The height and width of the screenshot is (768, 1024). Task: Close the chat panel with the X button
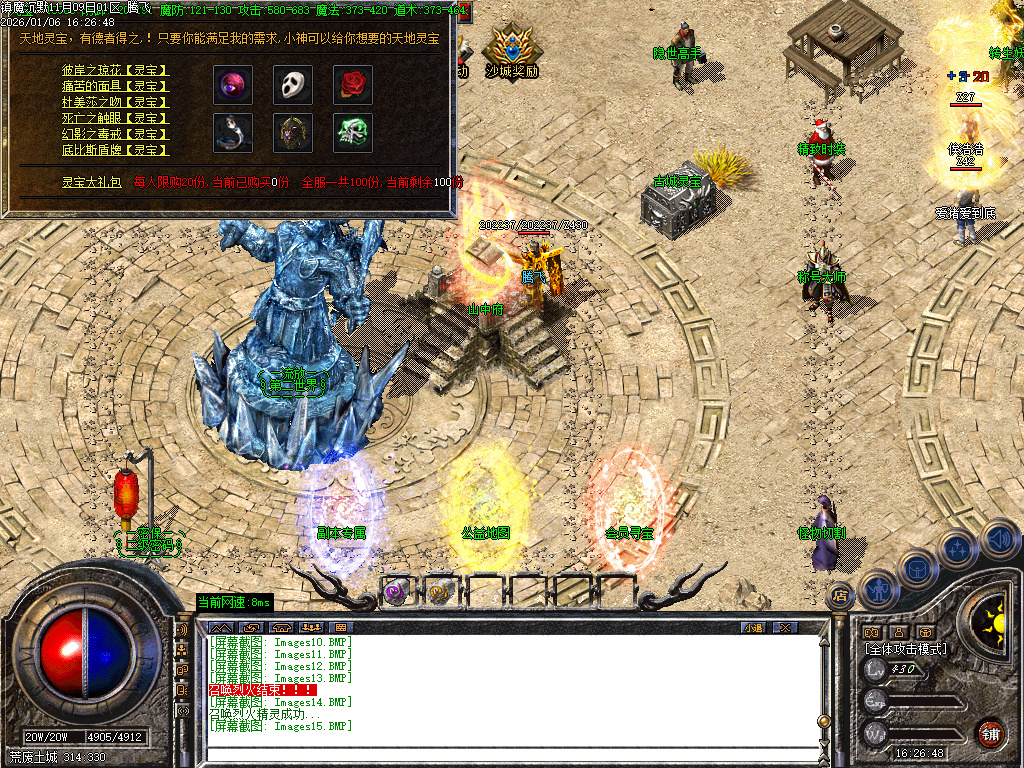tap(785, 627)
